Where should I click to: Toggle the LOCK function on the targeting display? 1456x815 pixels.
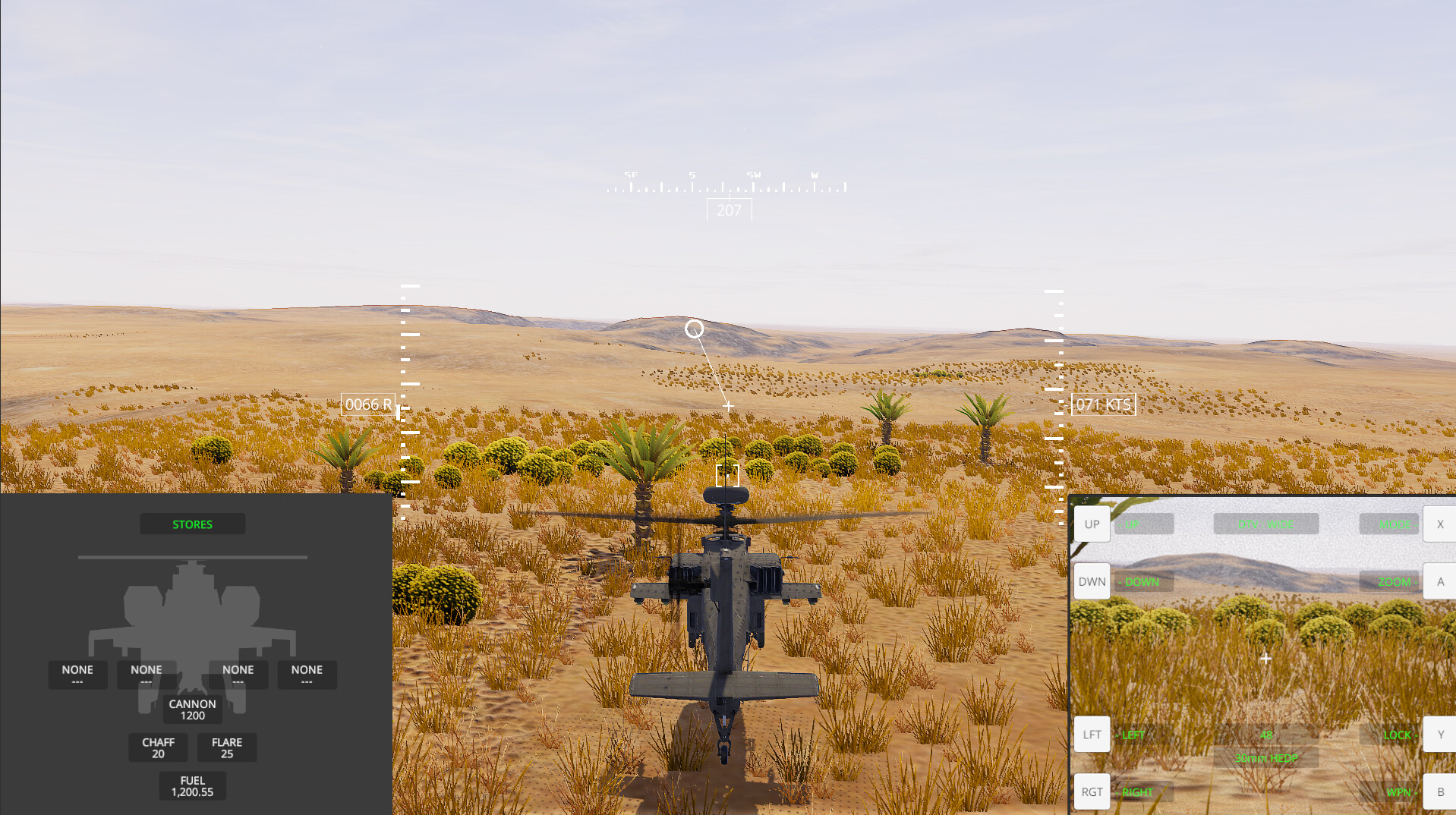[1397, 735]
